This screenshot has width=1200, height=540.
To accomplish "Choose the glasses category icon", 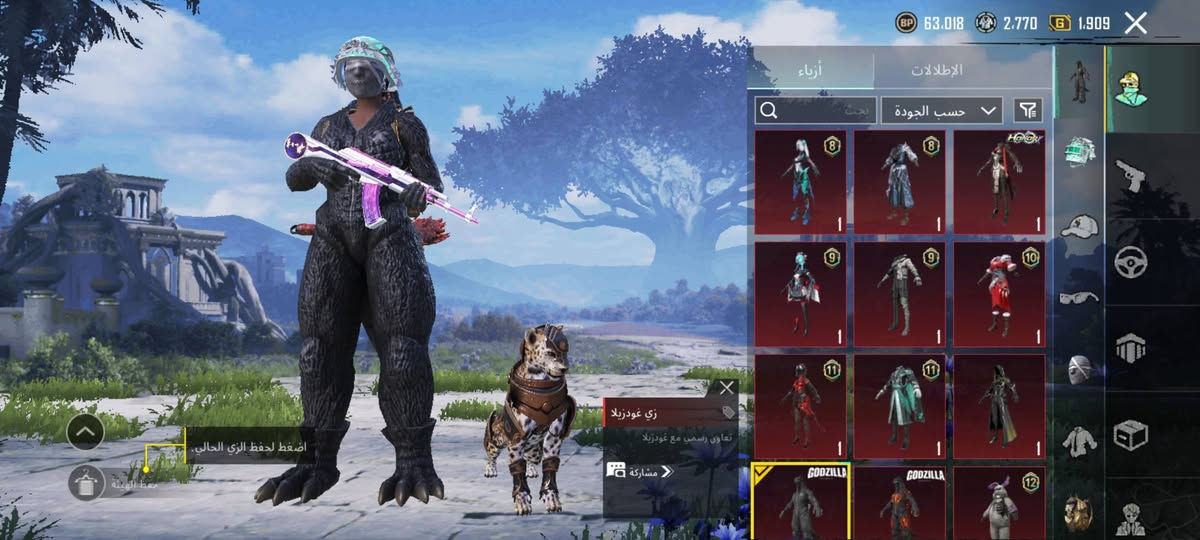I will pyautogui.click(x=1078, y=297).
